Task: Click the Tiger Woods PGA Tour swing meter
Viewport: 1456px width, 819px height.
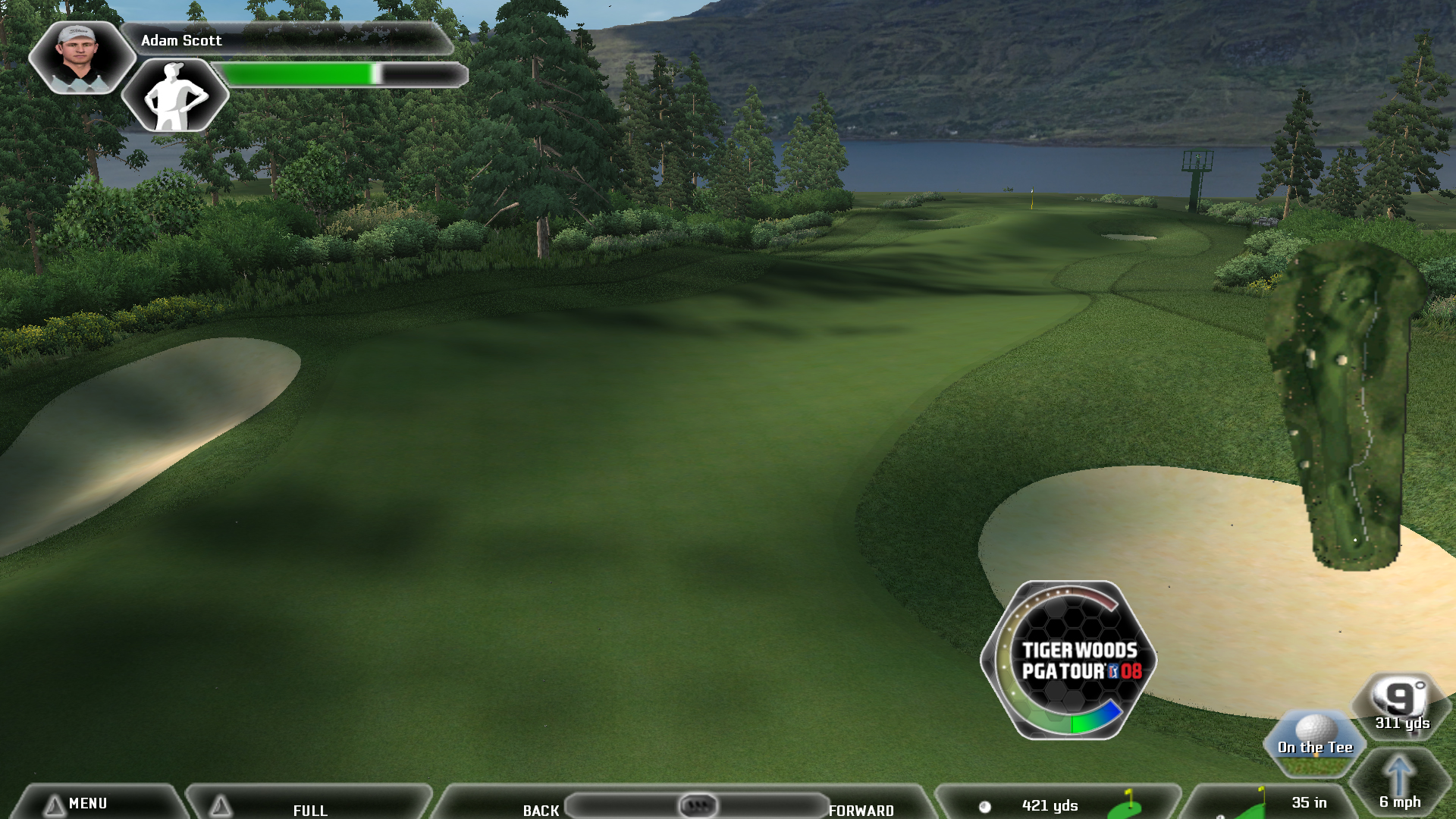Action: [x=1069, y=660]
